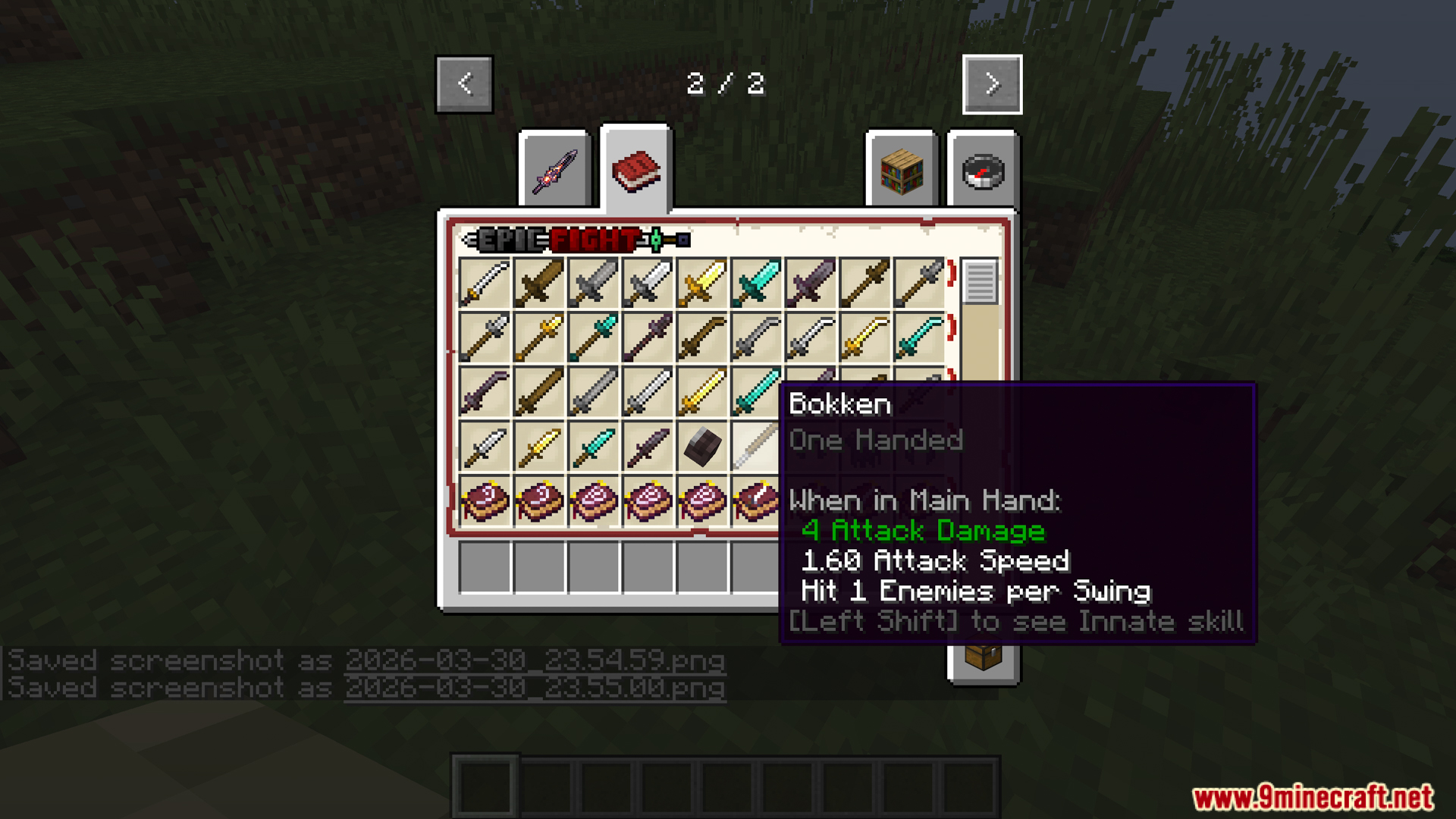The image size is (1456, 819).
Task: Take the wooden longsword
Action: coord(539,392)
